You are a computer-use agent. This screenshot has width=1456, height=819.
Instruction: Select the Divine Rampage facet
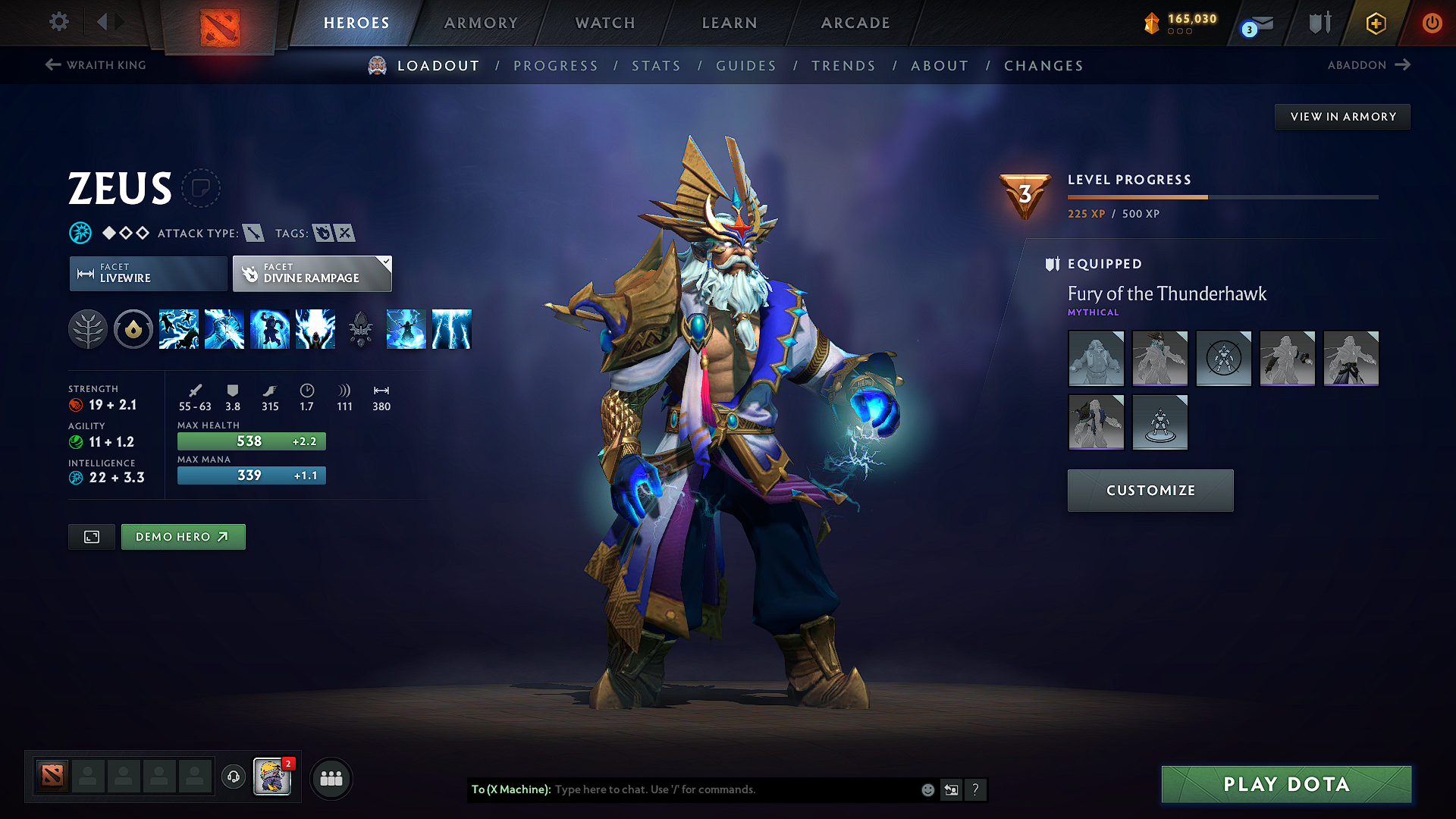click(311, 273)
